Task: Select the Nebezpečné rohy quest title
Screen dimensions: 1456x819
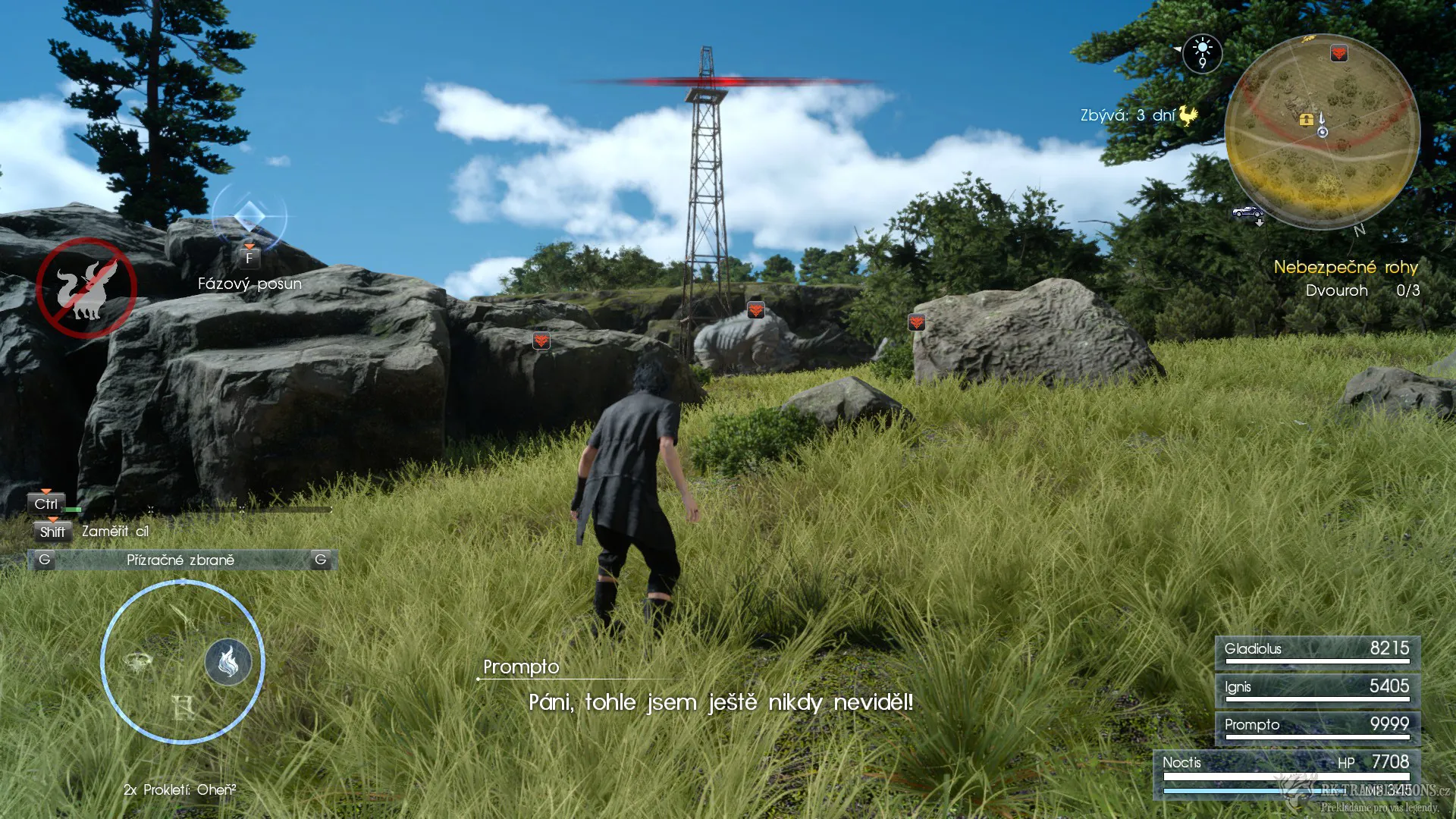Action: point(1345,267)
